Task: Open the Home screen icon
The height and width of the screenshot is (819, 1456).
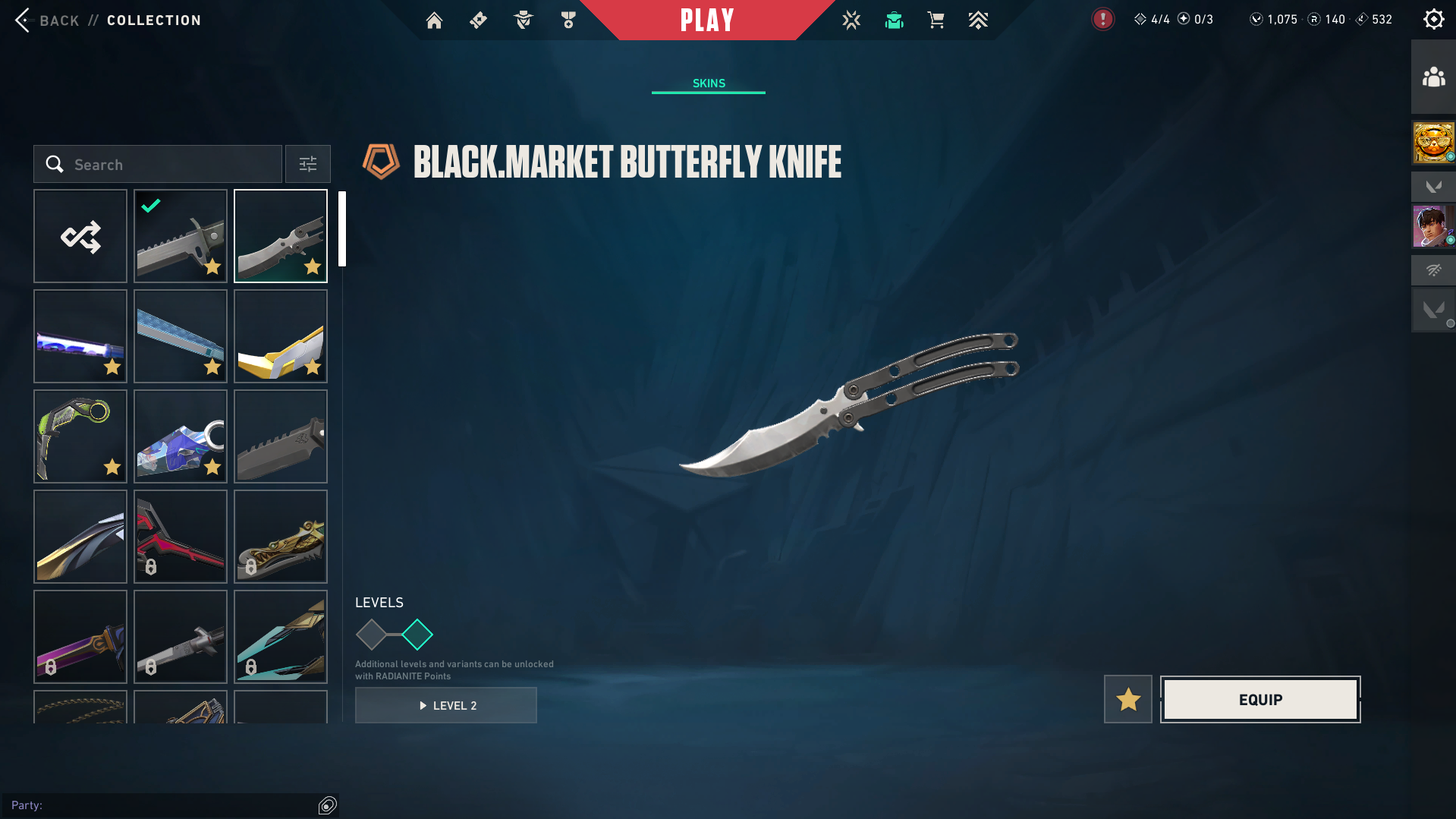Action: point(434,20)
